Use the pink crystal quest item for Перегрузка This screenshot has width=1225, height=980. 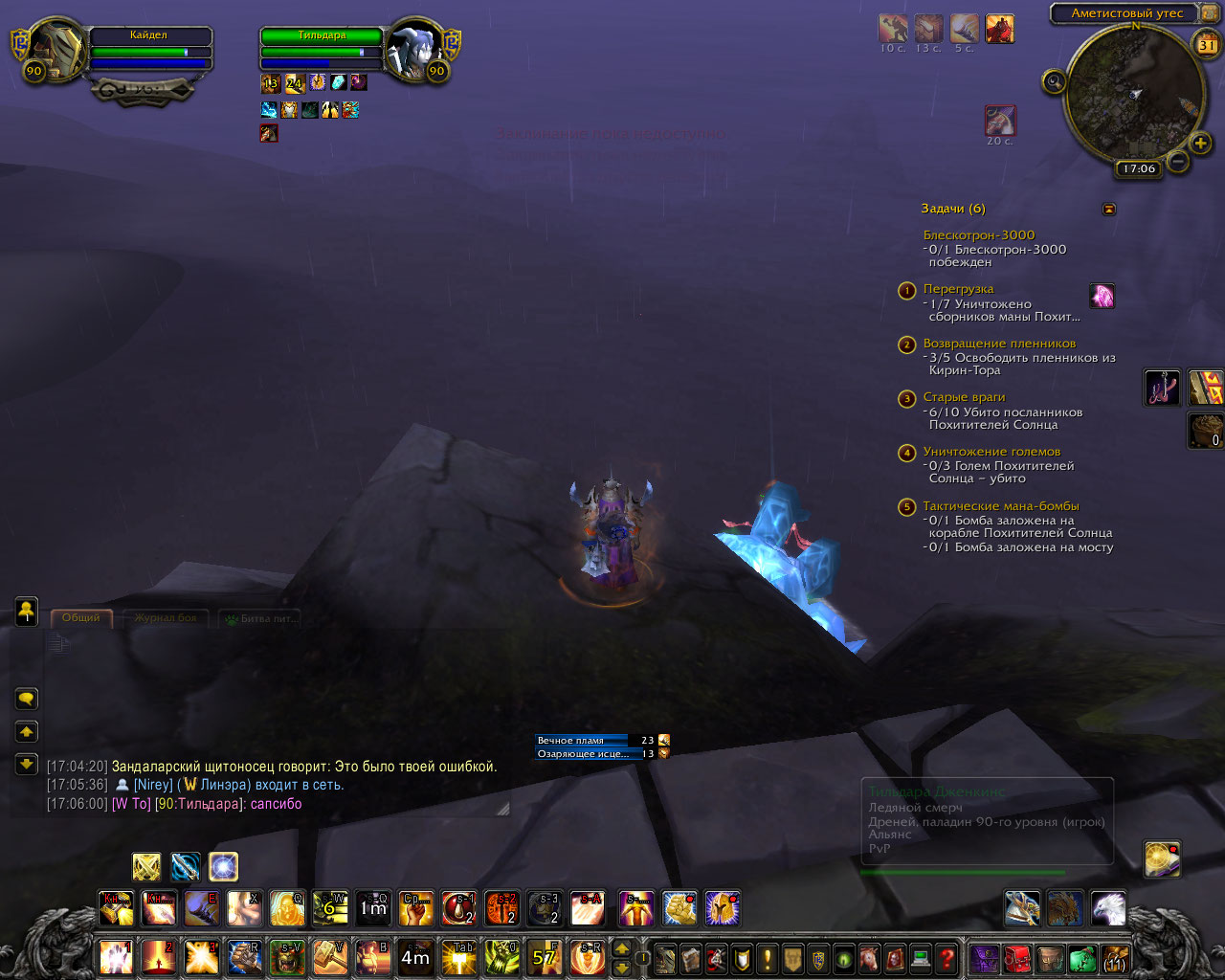pos(1102,296)
